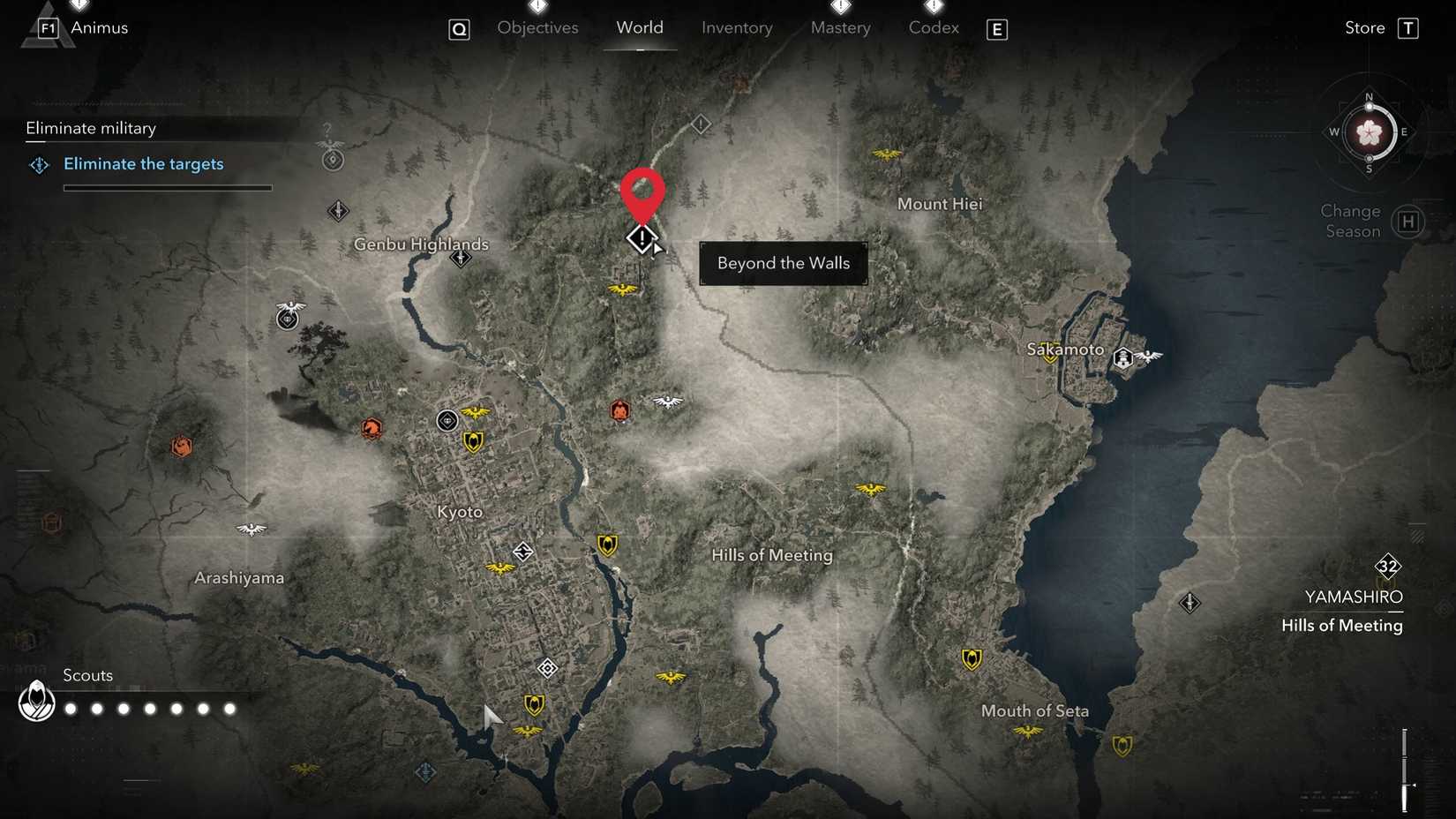This screenshot has height=819, width=1456.
Task: Open the Store
Action: pyautogui.click(x=1363, y=27)
